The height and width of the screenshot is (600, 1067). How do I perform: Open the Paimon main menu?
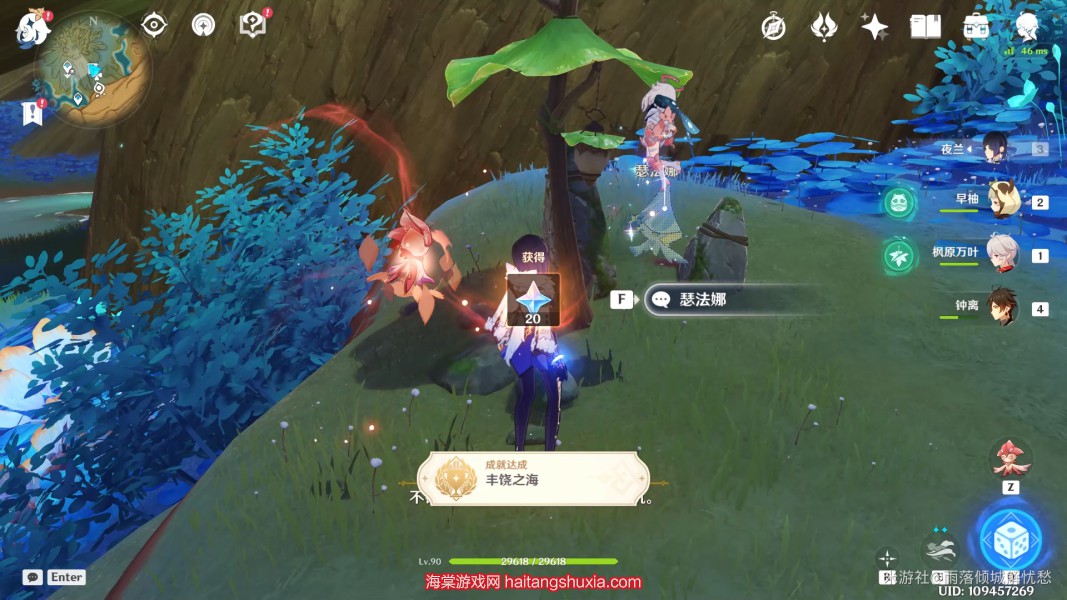point(32,28)
